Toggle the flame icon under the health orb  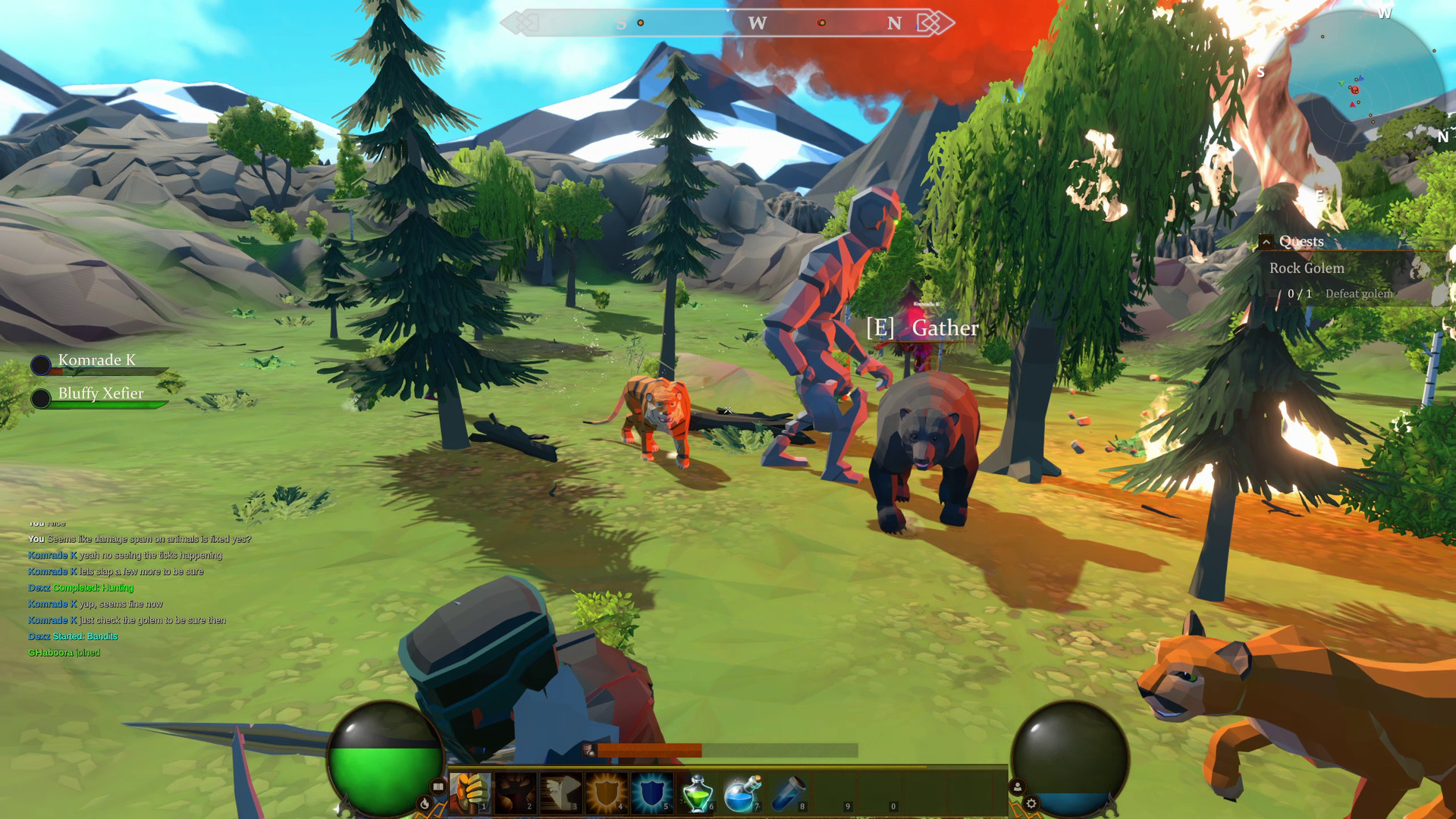426,802
